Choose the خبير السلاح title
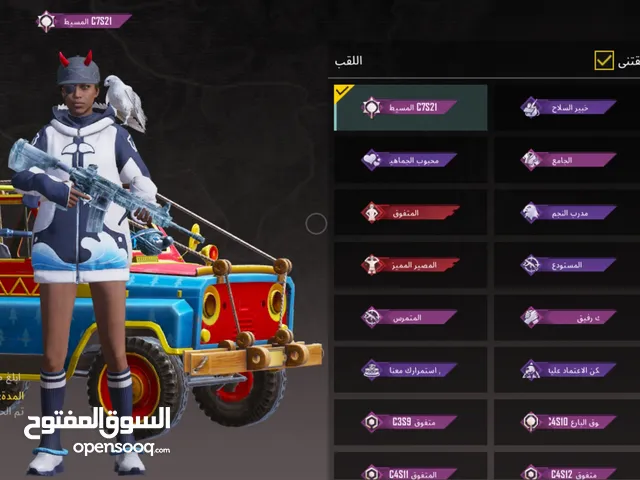 coord(568,107)
